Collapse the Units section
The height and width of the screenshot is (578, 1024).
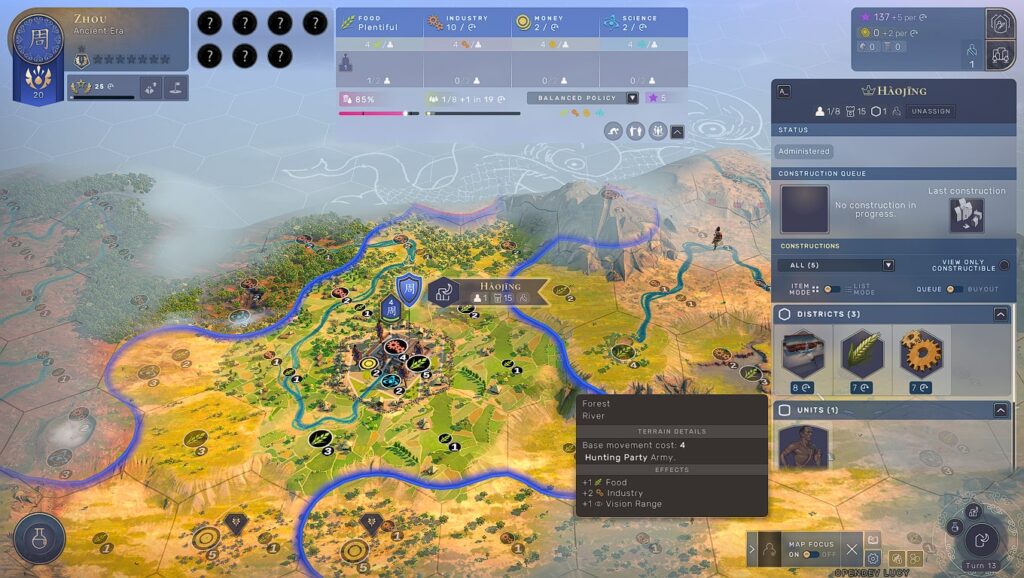pos(1000,410)
